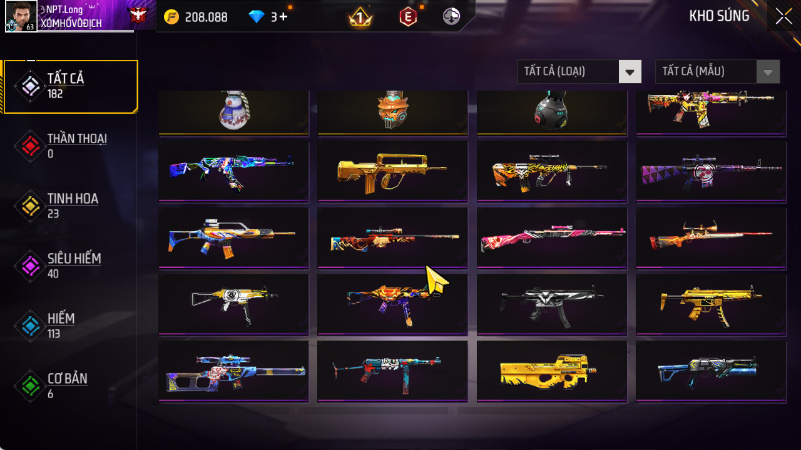Choose the Hiếm rarity tab

click(x=68, y=326)
